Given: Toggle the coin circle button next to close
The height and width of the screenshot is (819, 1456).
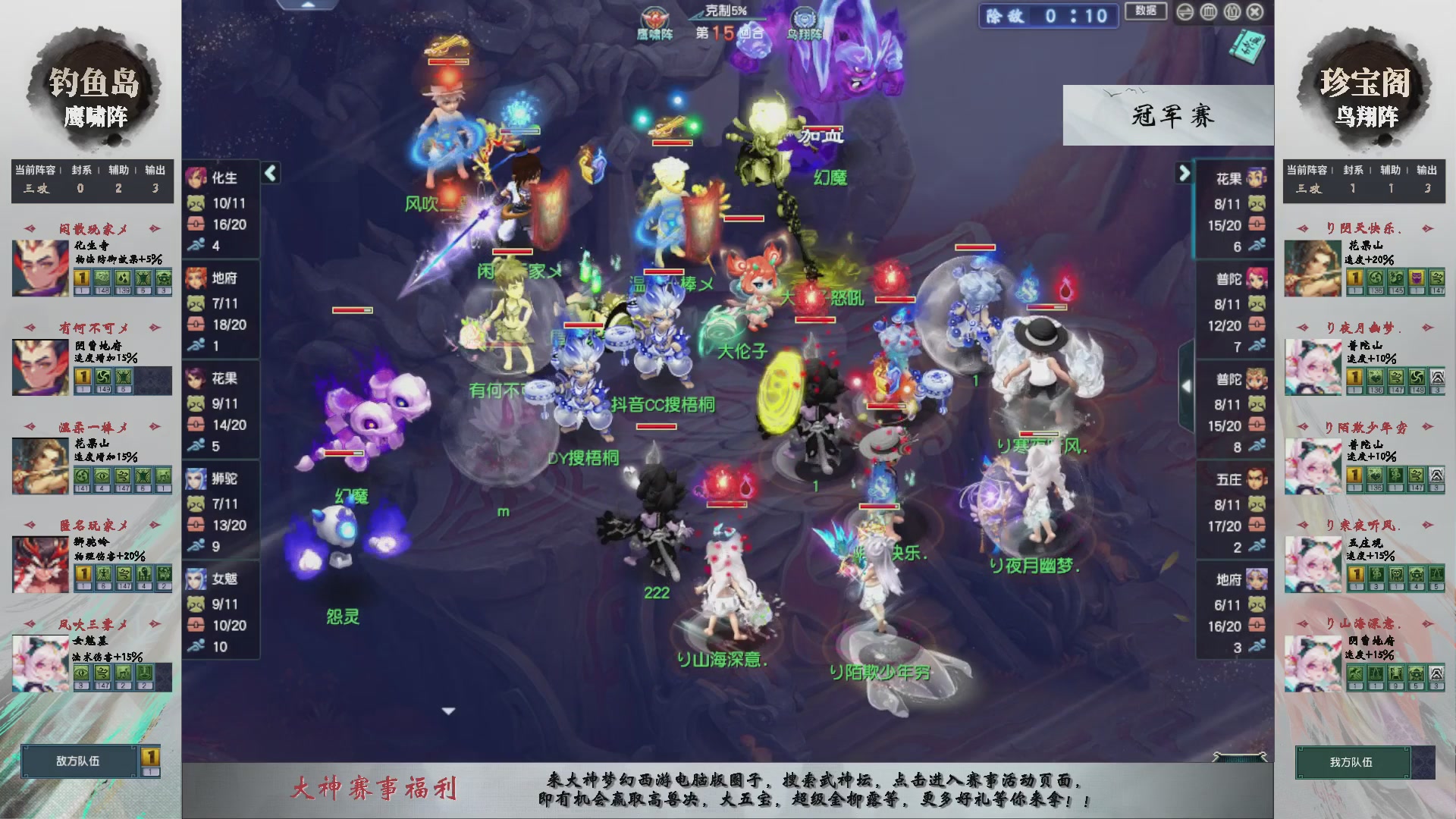Looking at the screenshot, I should 1231,13.
